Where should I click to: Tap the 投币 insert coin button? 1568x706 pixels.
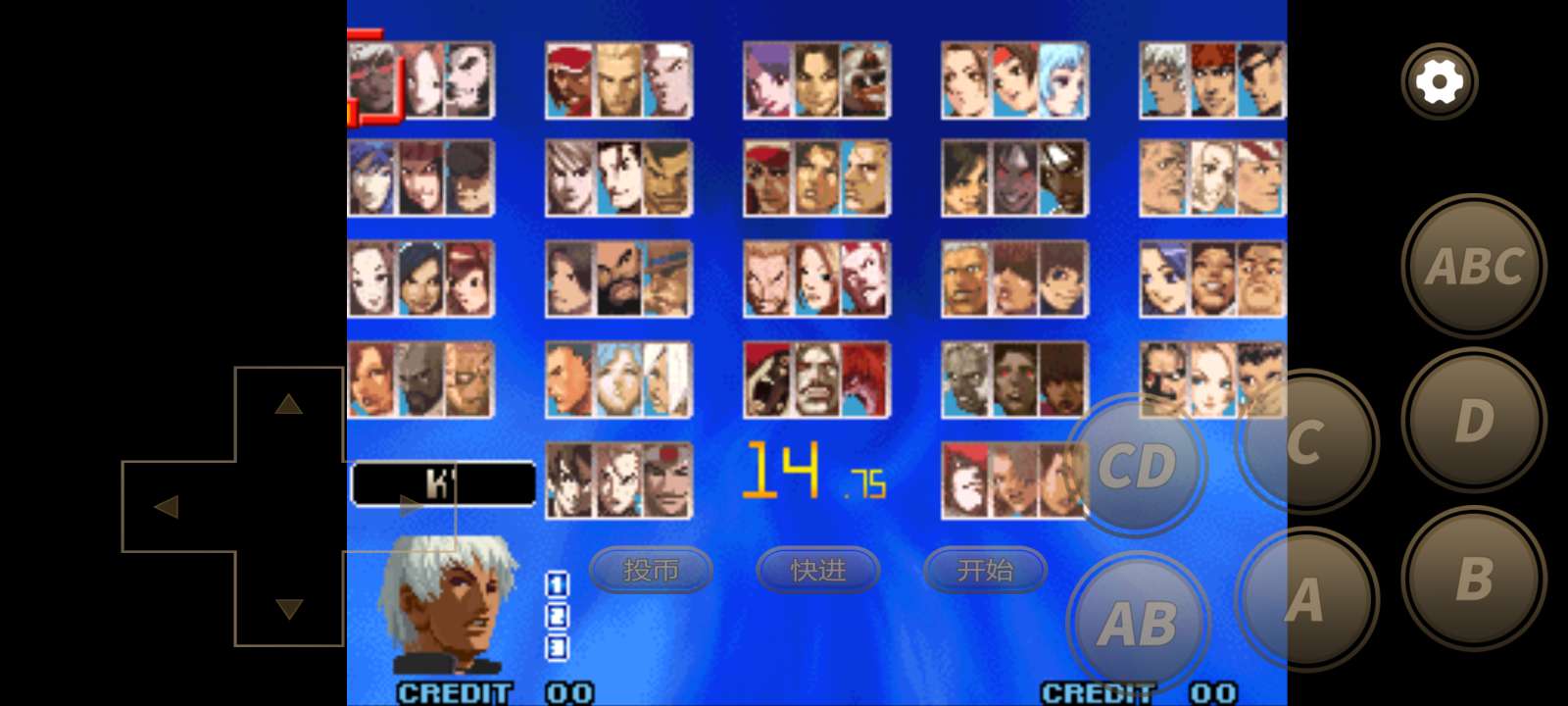[x=651, y=570]
